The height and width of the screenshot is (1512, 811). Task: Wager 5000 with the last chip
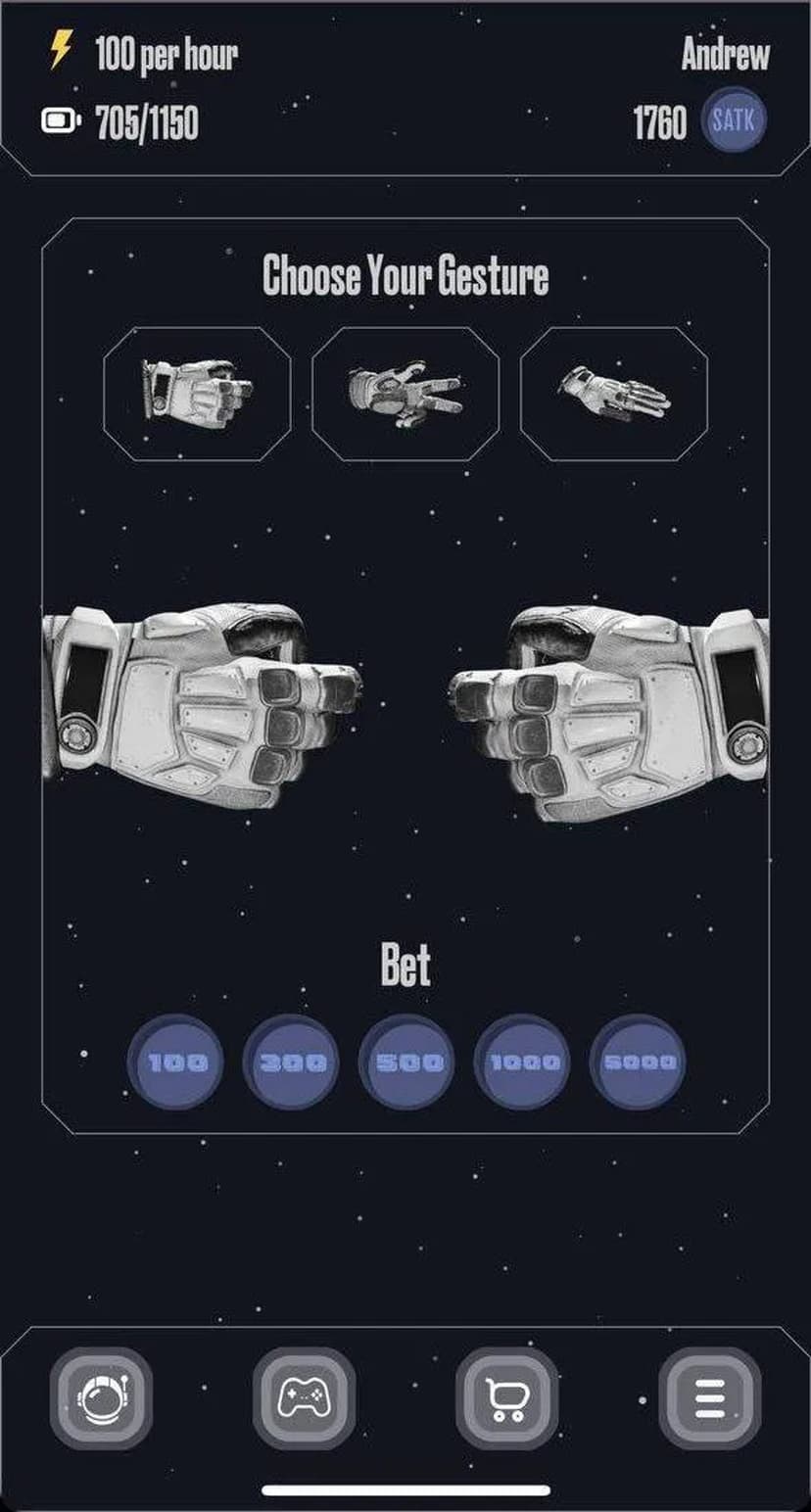[x=638, y=1062]
